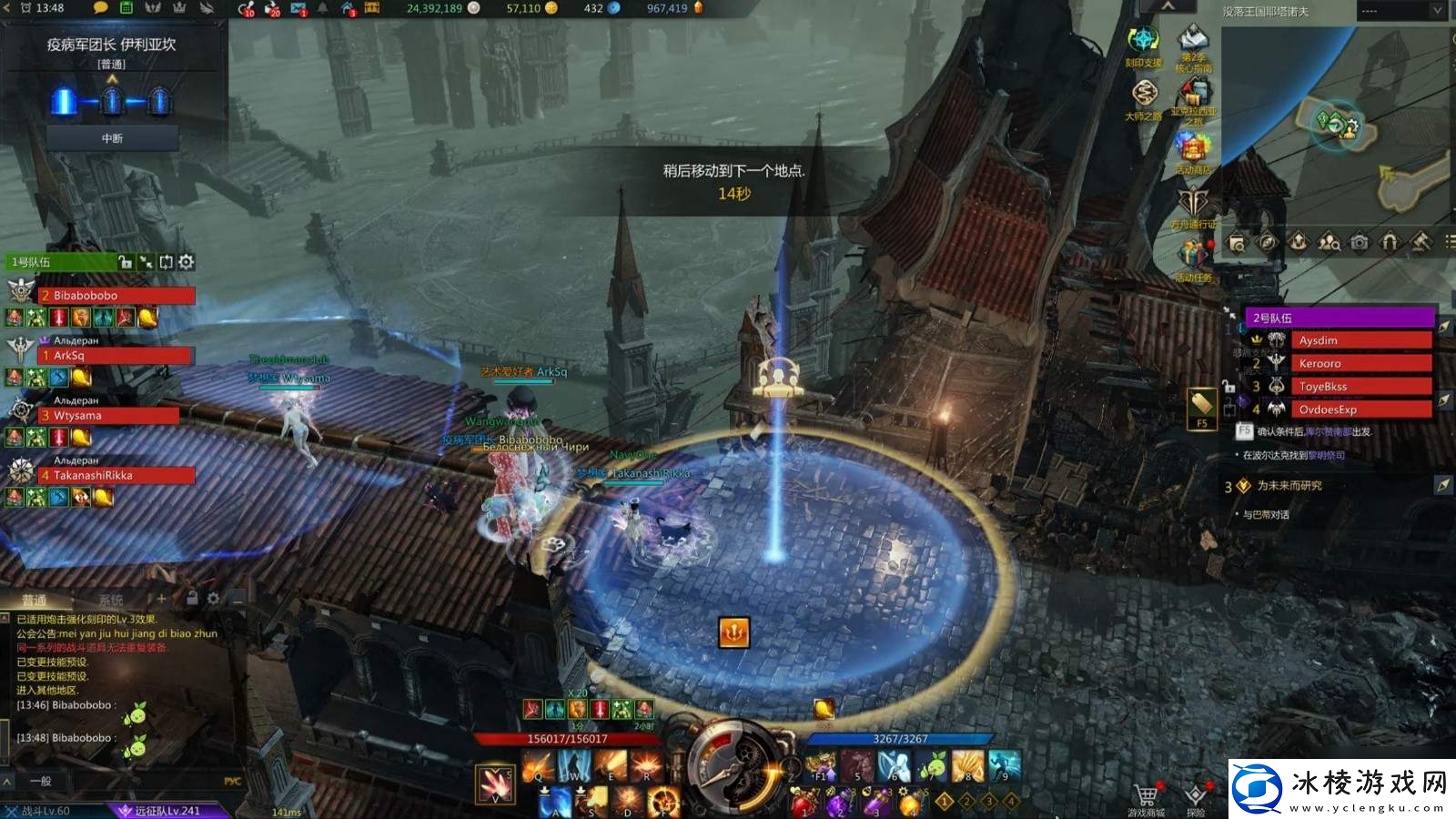
Task: Use the red health potion in slot 1
Action: 803,803
